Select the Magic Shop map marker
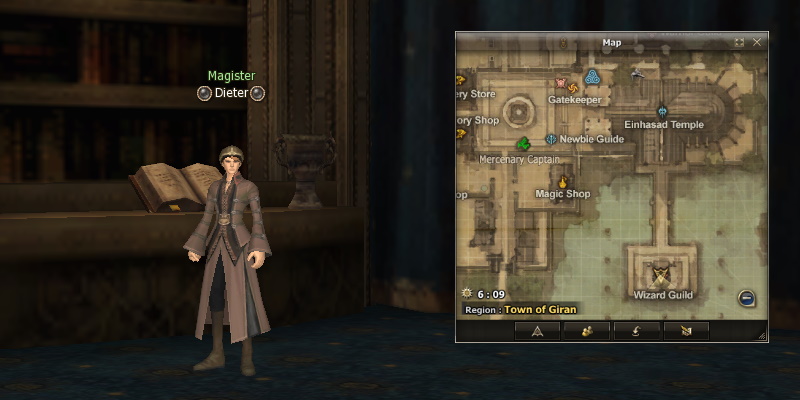The width and height of the screenshot is (800, 400). [563, 181]
